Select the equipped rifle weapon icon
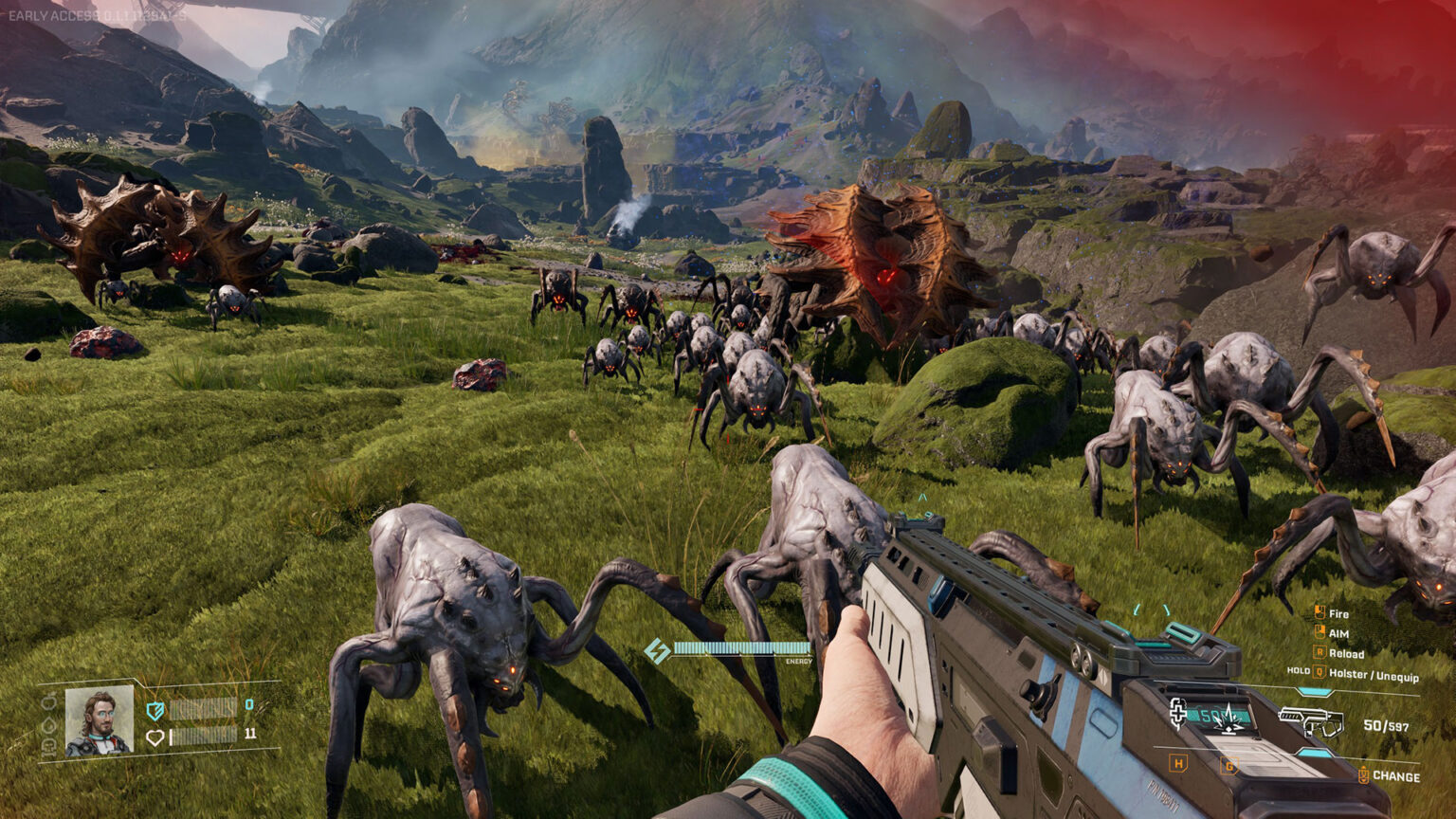 [1311, 722]
